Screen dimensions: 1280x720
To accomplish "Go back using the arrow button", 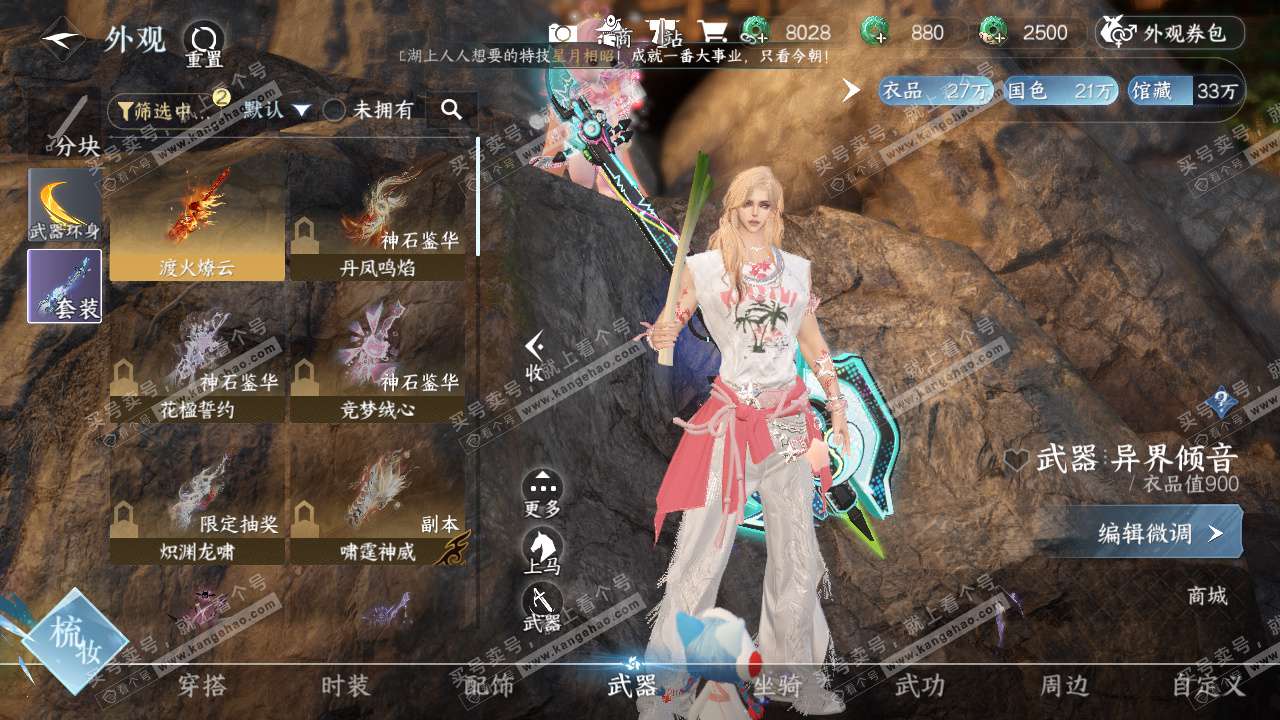I will click(62, 40).
